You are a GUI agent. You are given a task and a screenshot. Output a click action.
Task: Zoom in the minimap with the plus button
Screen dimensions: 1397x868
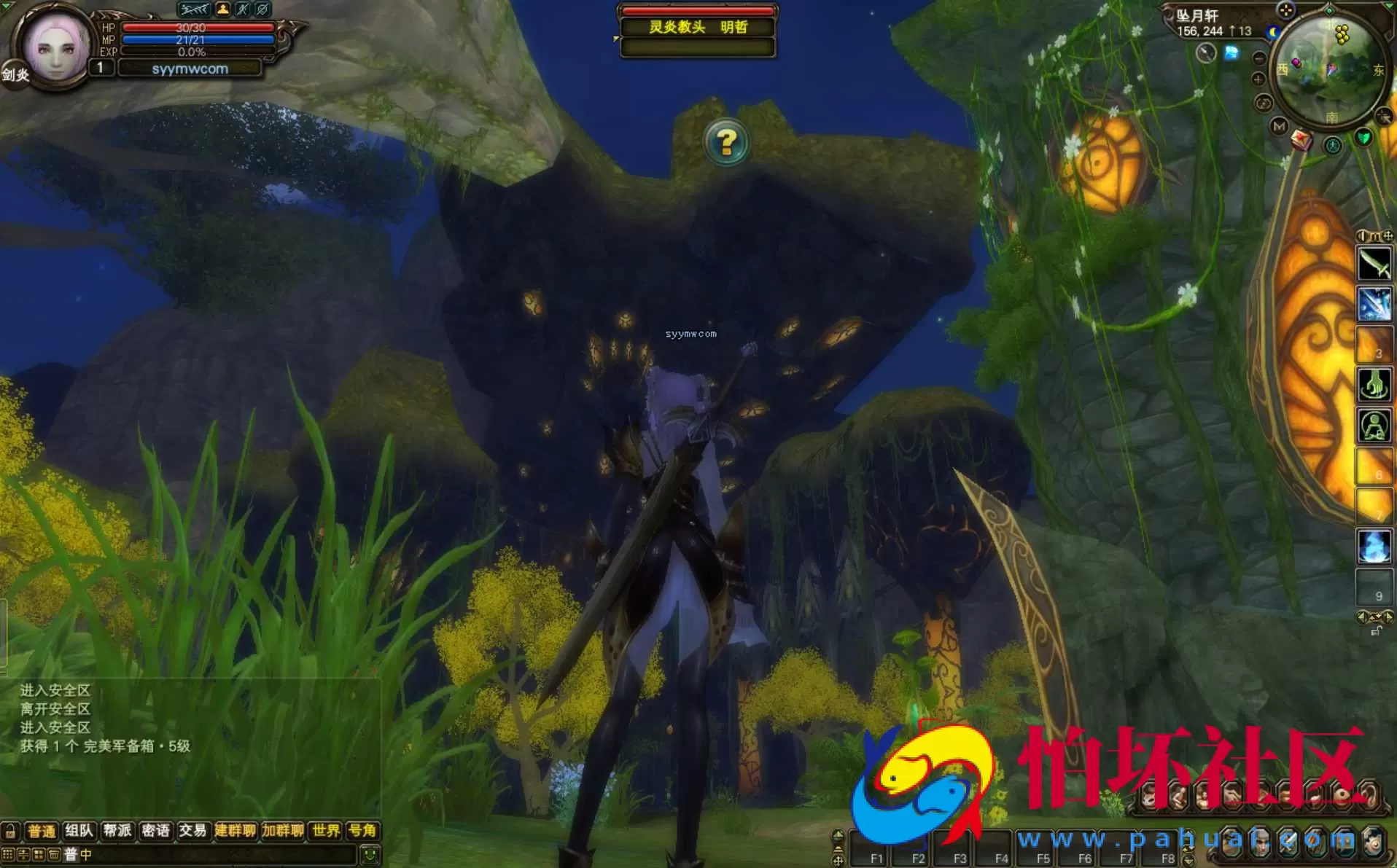pyautogui.click(x=1258, y=79)
